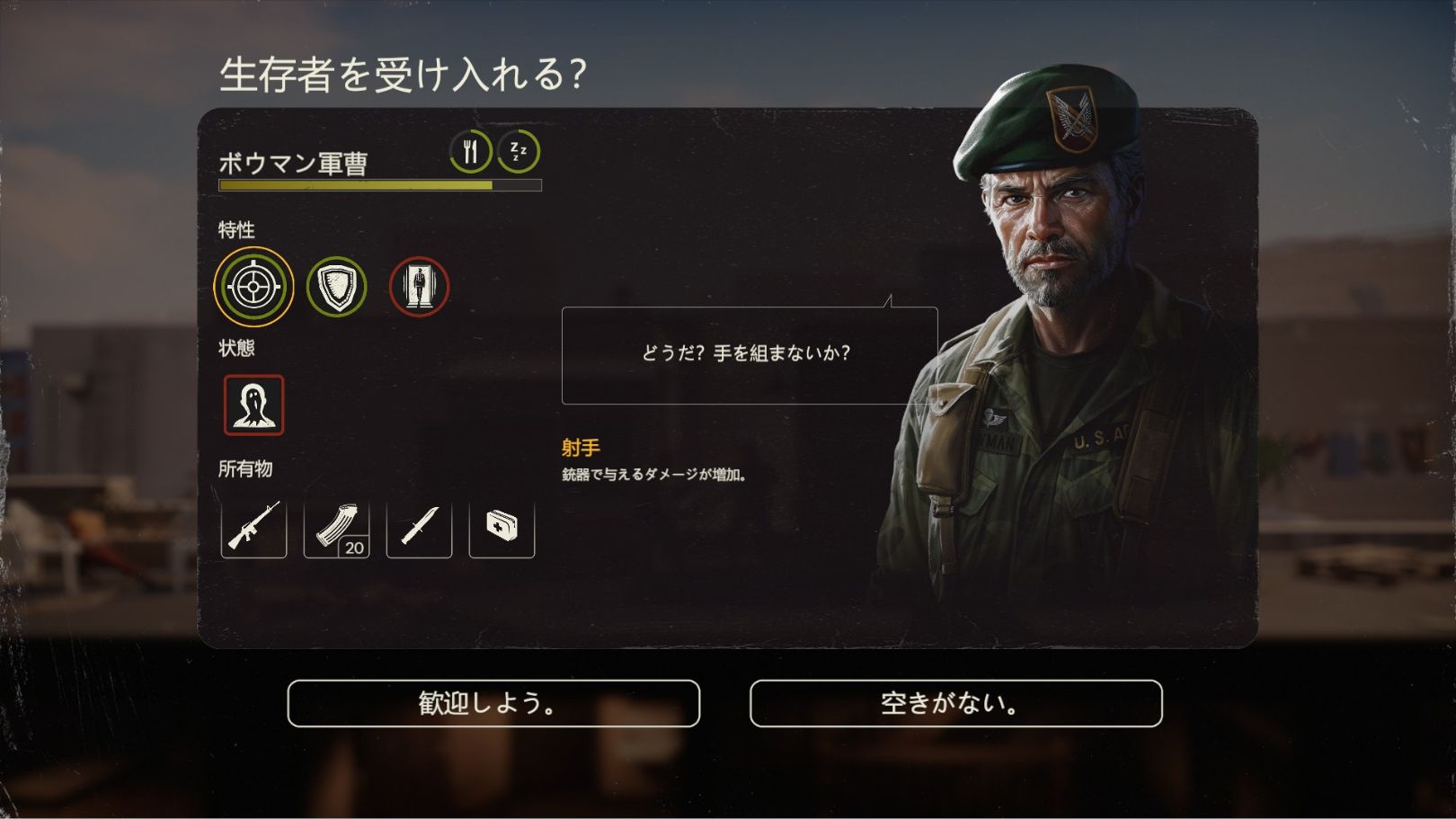Select the ammo magazine slot with 20
Image resolution: width=1456 pixels, height=819 pixels.
pos(336,526)
